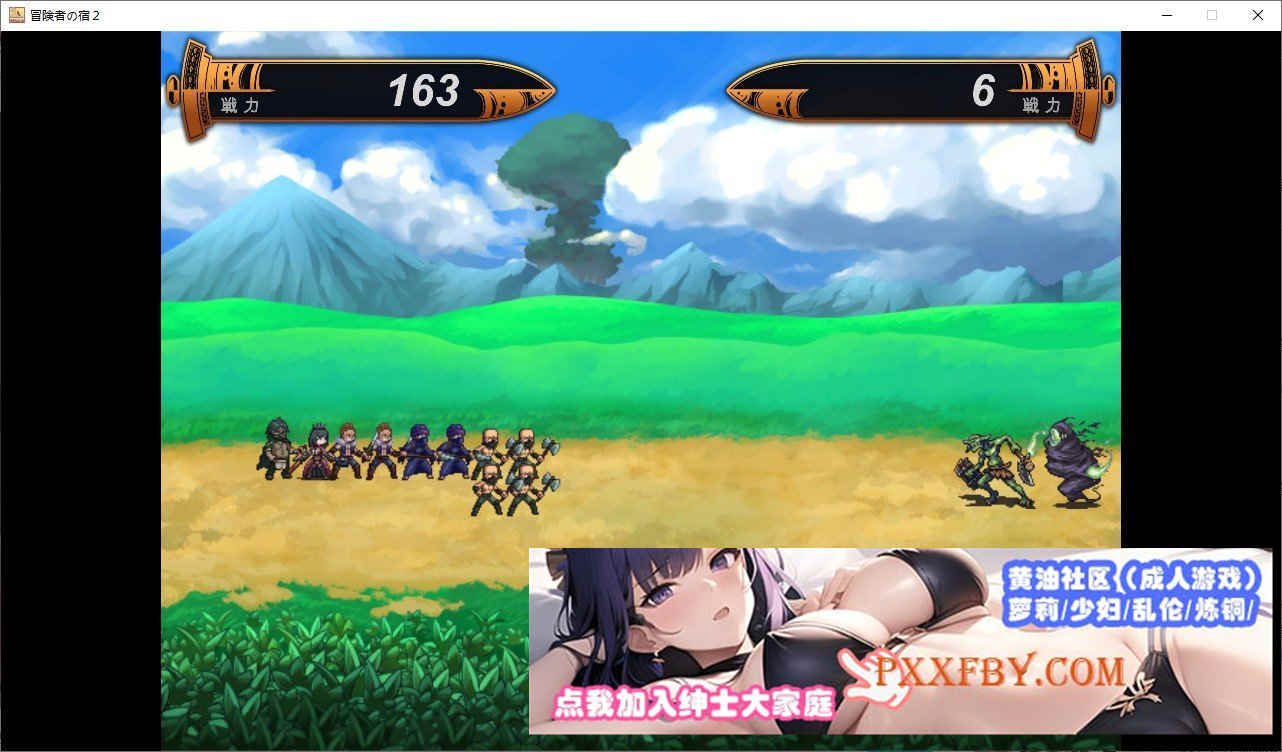Click the 点我加入绅士大家庭 invitation text

tap(697, 703)
